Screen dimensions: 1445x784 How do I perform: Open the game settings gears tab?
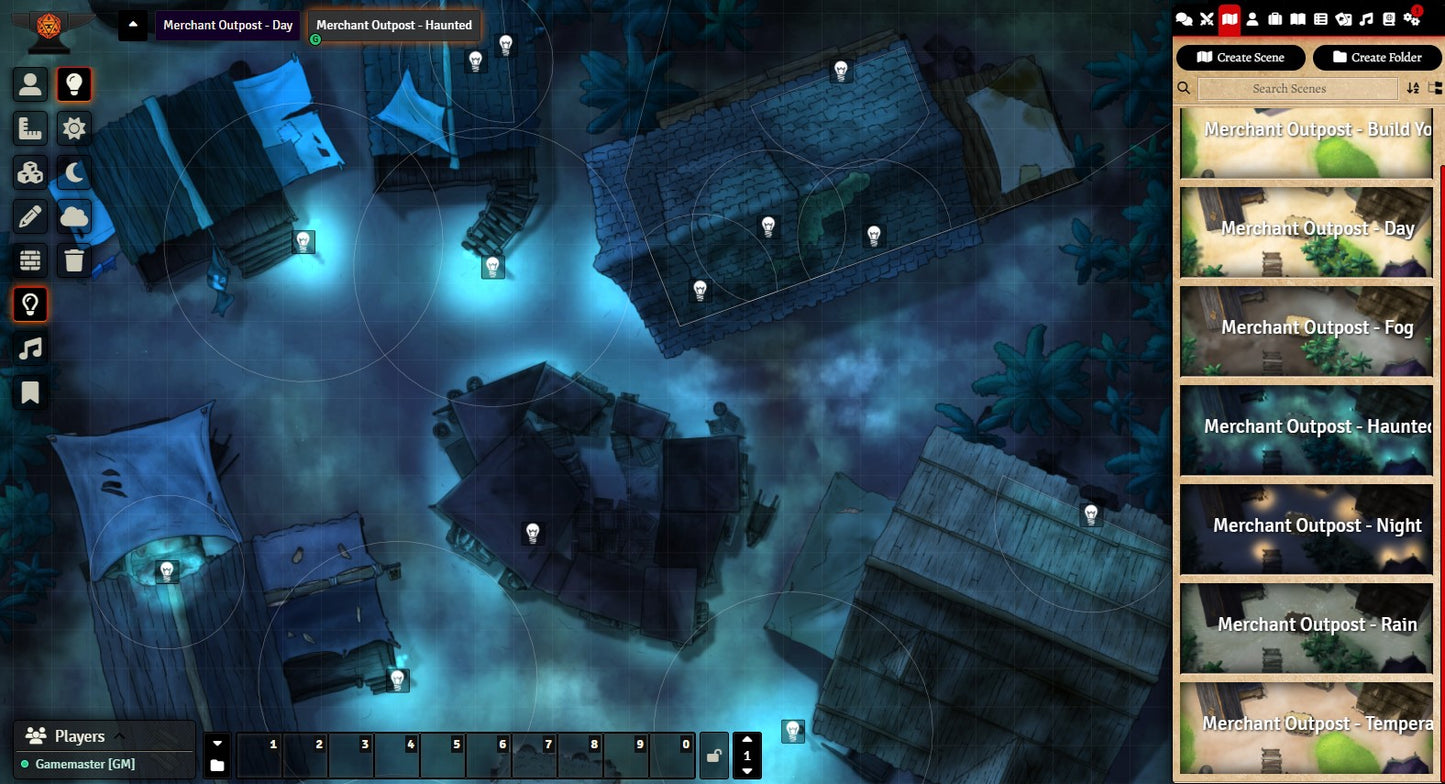(x=1412, y=19)
